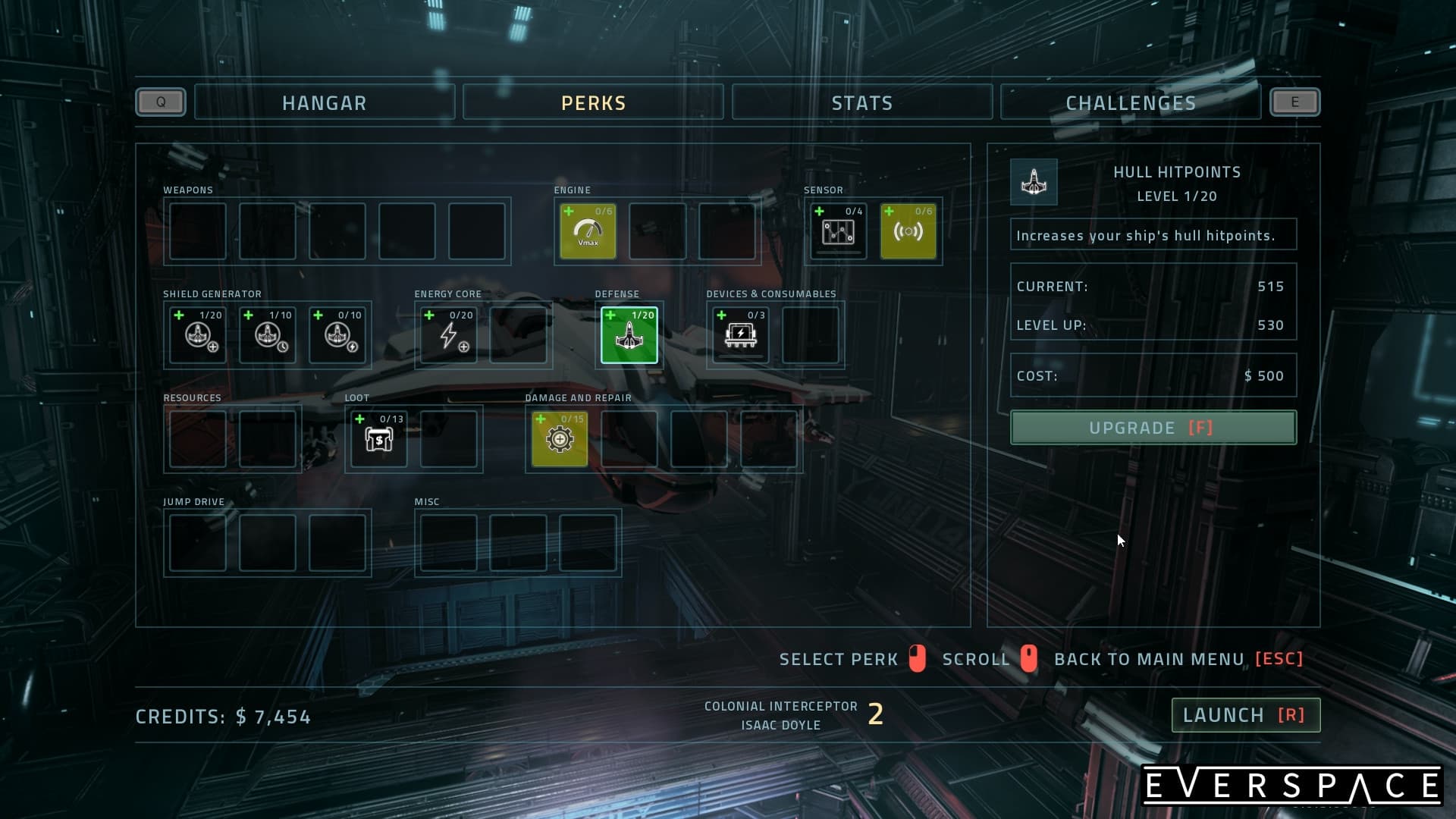Click an empty Weapons perk slot
This screenshot has width=1456, height=819.
[x=197, y=231]
